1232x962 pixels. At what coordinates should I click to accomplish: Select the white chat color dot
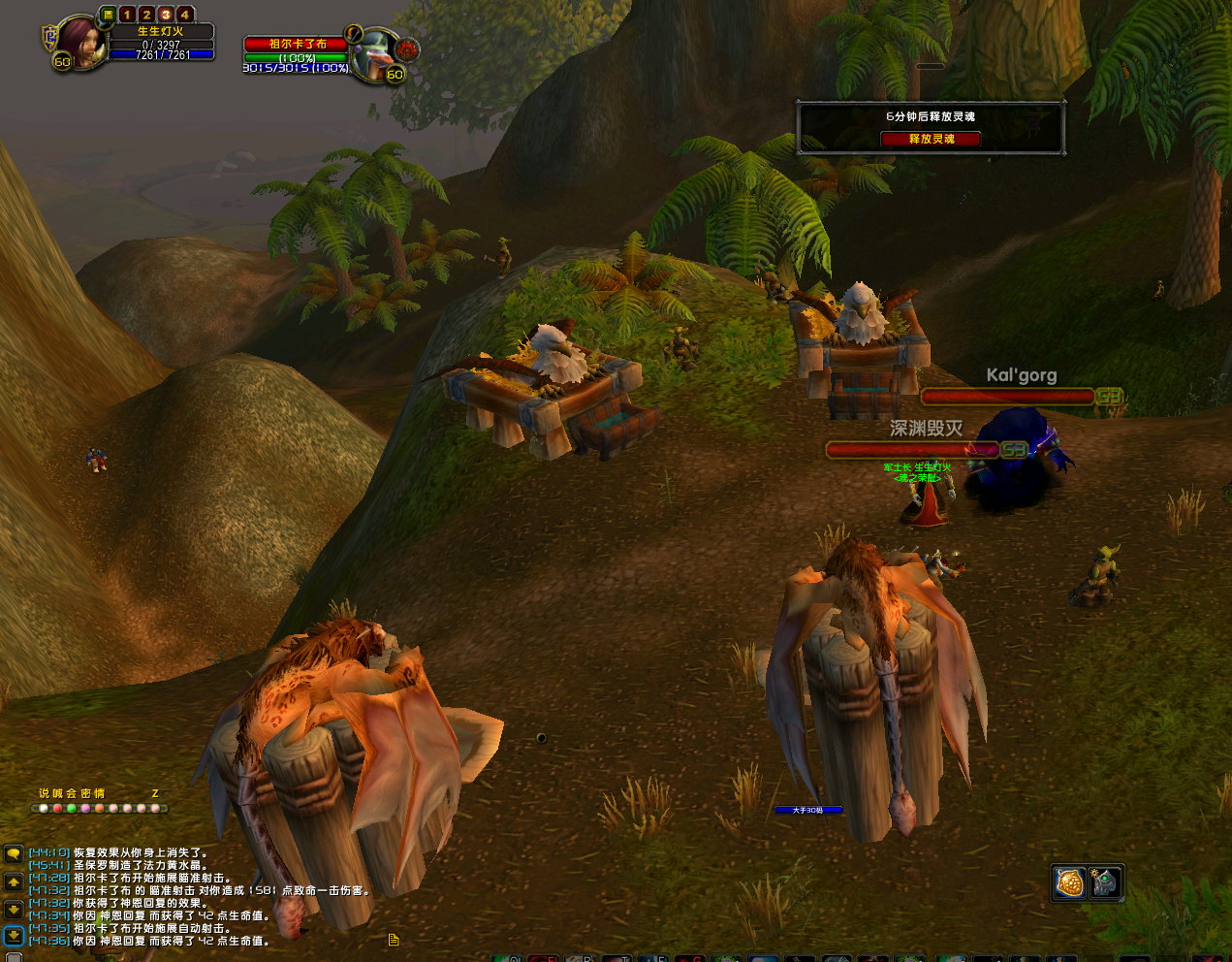click(44, 808)
